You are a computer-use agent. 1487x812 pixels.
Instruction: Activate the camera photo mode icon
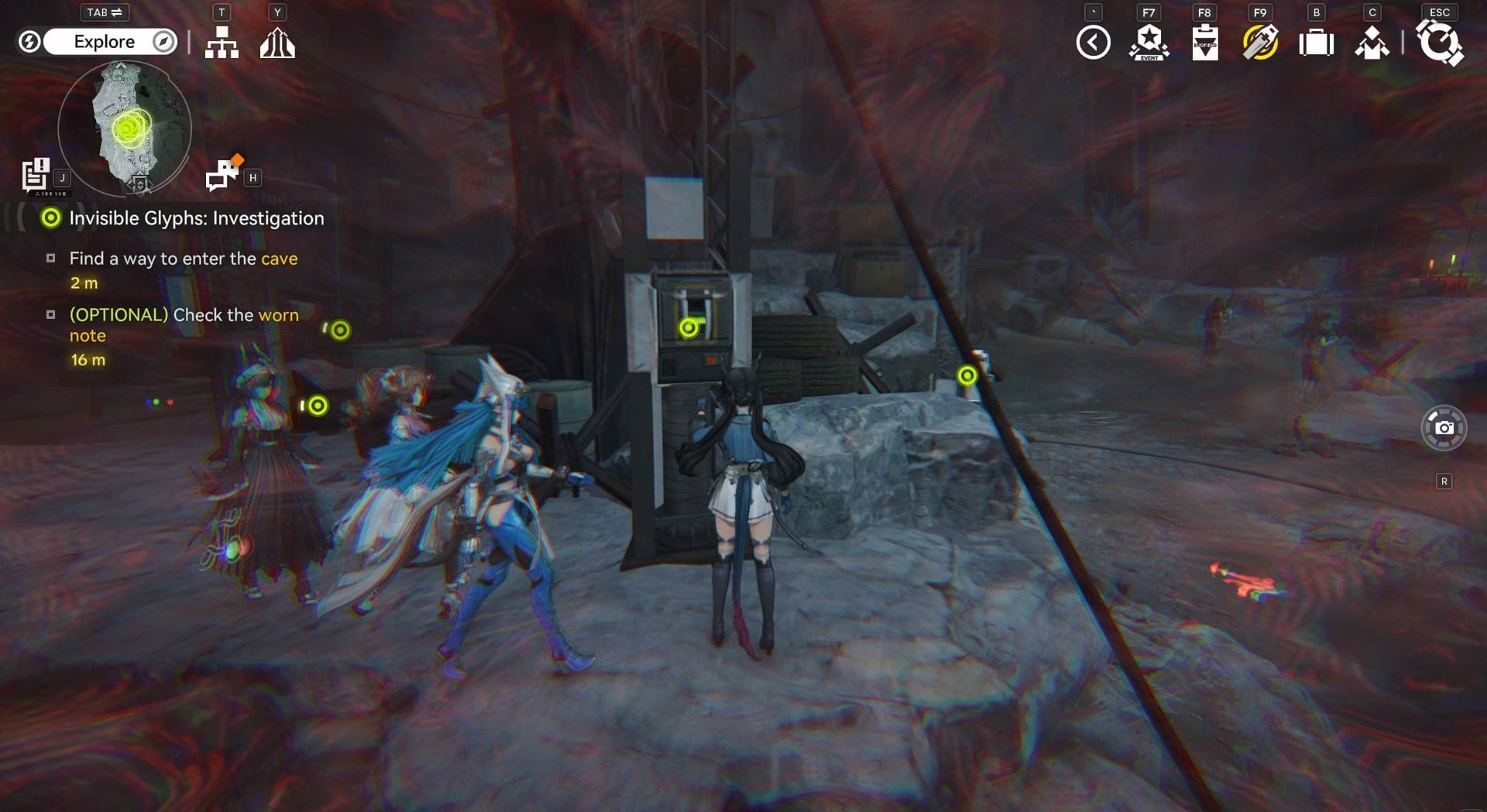[x=1444, y=427]
